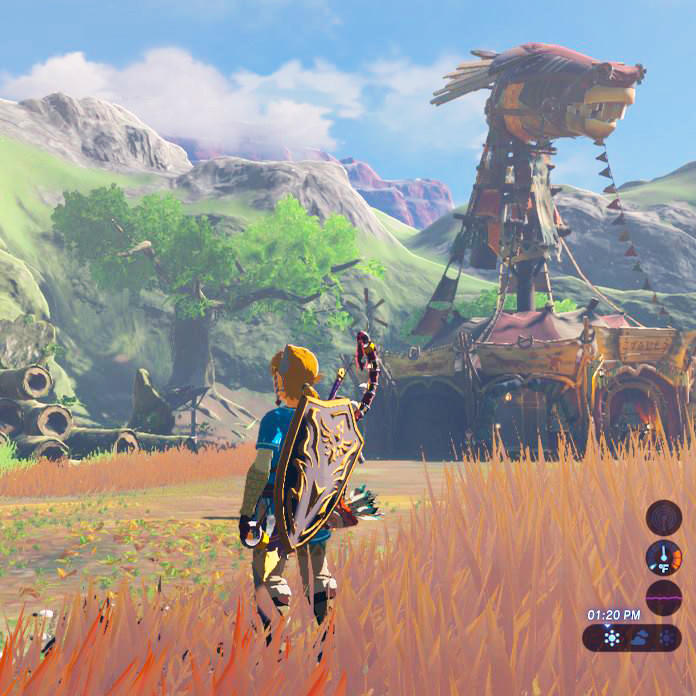Click the purple noise meter circle

tap(663, 597)
